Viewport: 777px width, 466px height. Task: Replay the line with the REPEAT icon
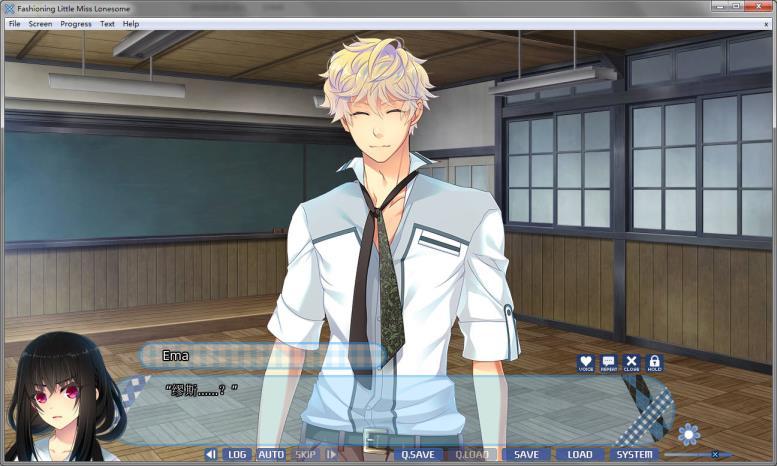609,363
